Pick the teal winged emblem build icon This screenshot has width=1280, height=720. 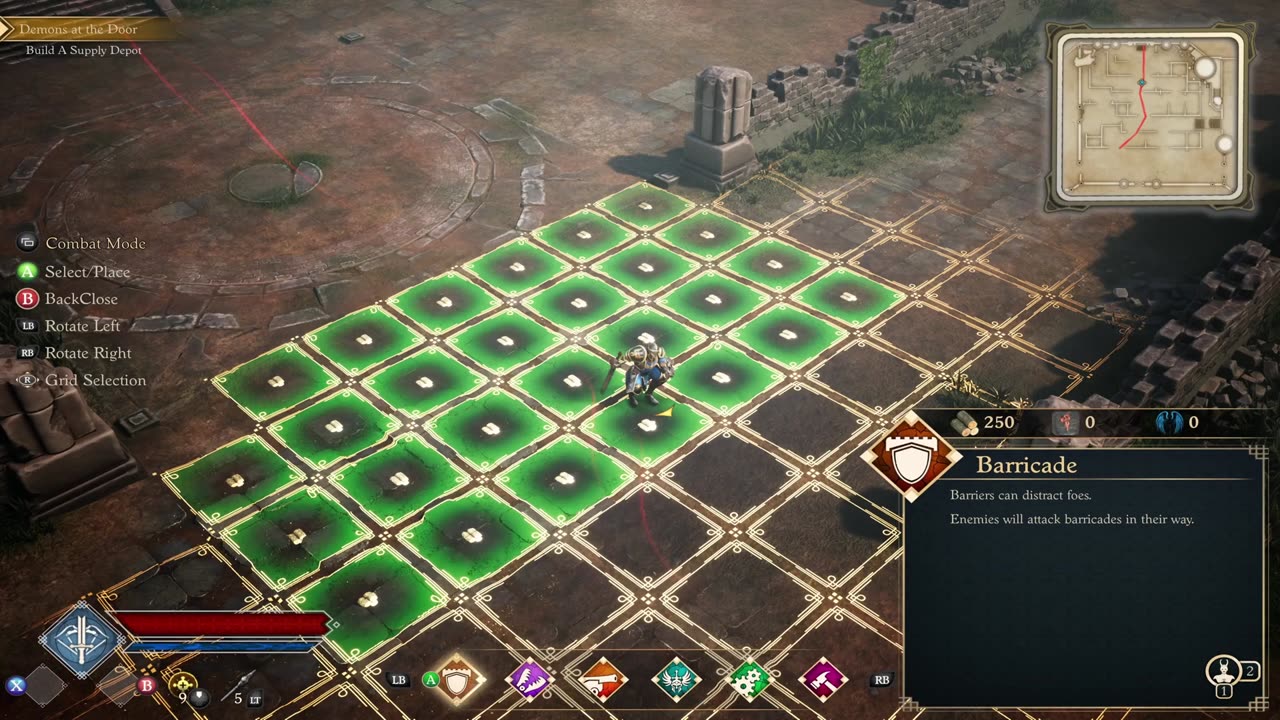pos(676,680)
